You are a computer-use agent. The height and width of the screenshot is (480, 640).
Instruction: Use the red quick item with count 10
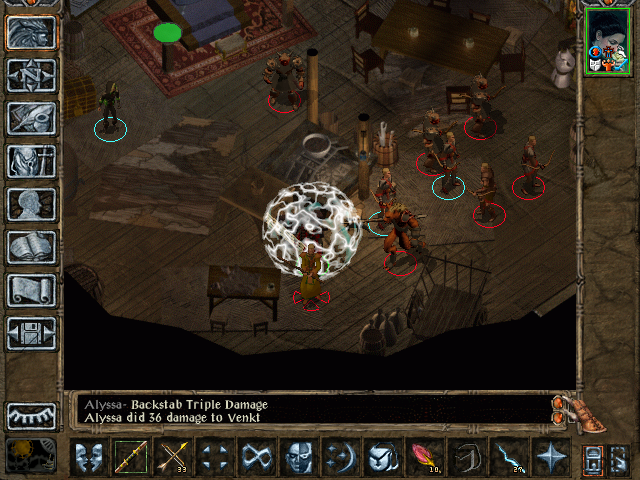(x=425, y=458)
